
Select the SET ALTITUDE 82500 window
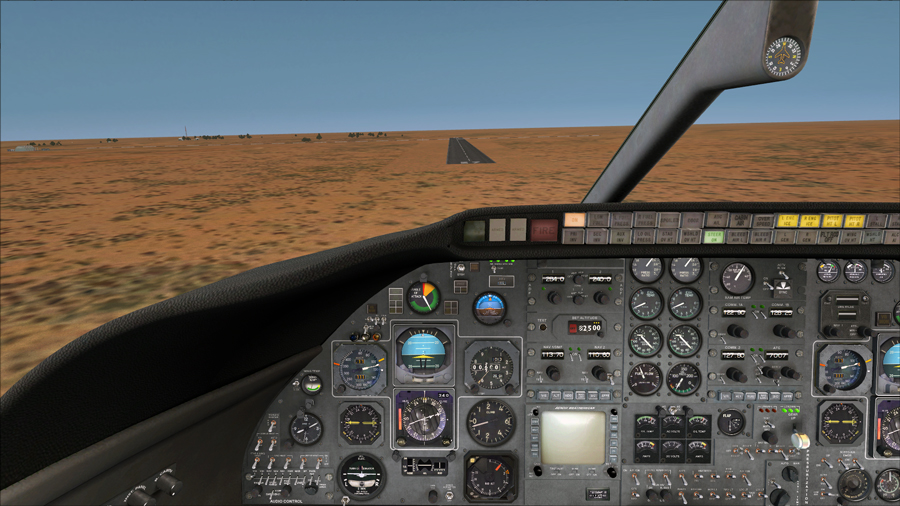point(586,326)
